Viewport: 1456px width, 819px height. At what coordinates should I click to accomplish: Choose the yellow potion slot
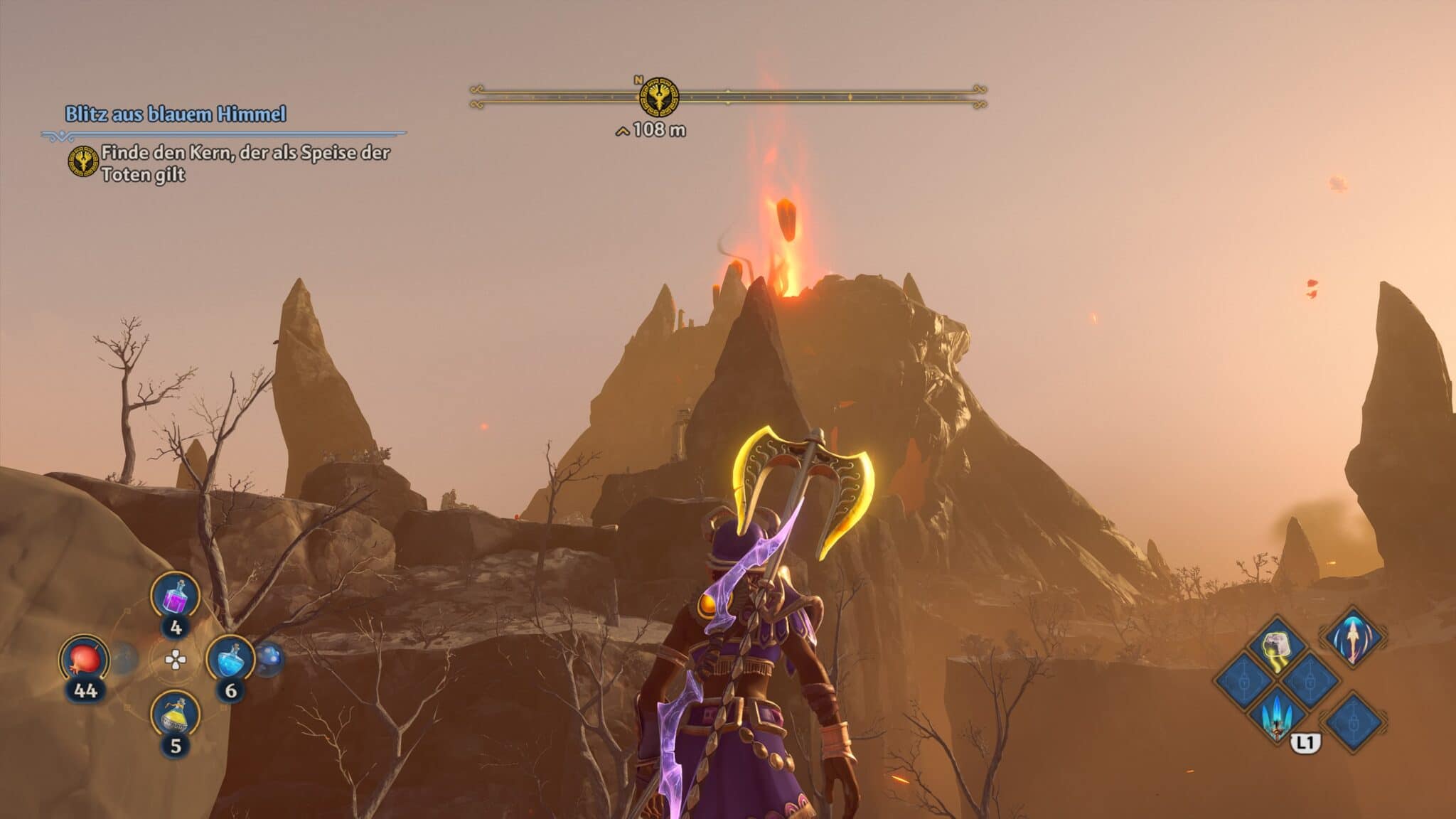tap(175, 714)
